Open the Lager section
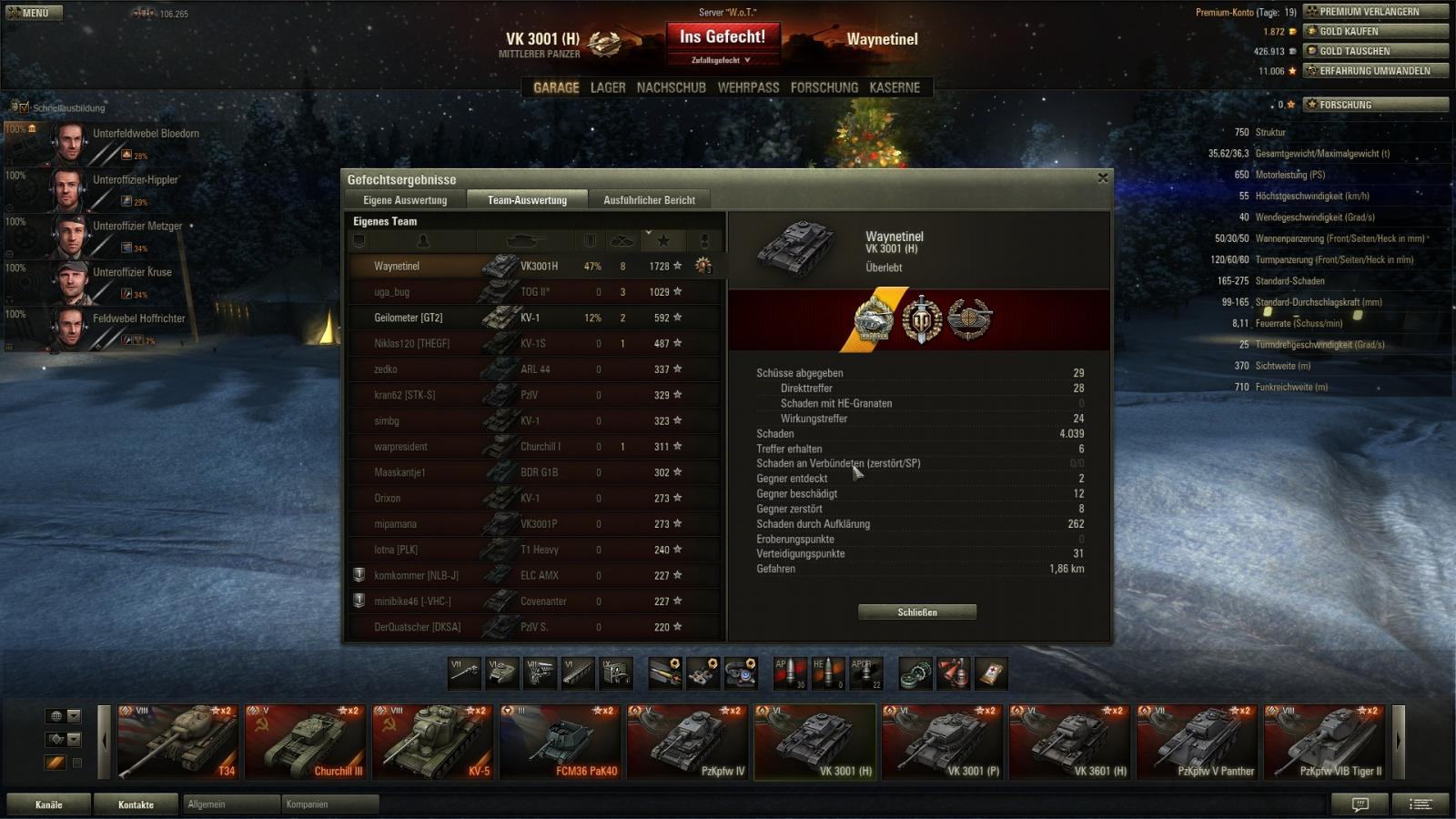 tap(608, 87)
